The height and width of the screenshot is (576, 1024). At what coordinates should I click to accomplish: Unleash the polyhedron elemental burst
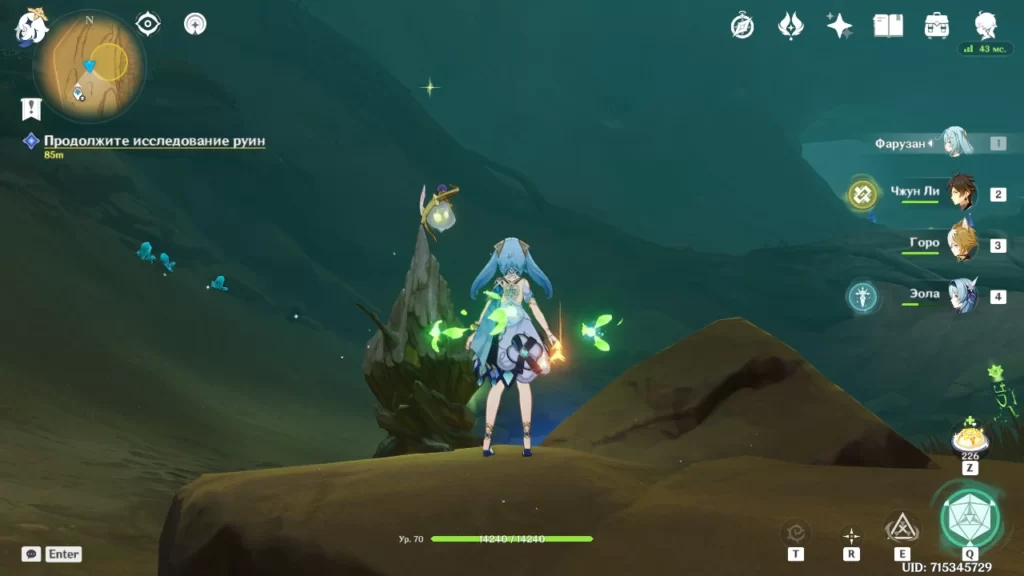[x=969, y=516]
